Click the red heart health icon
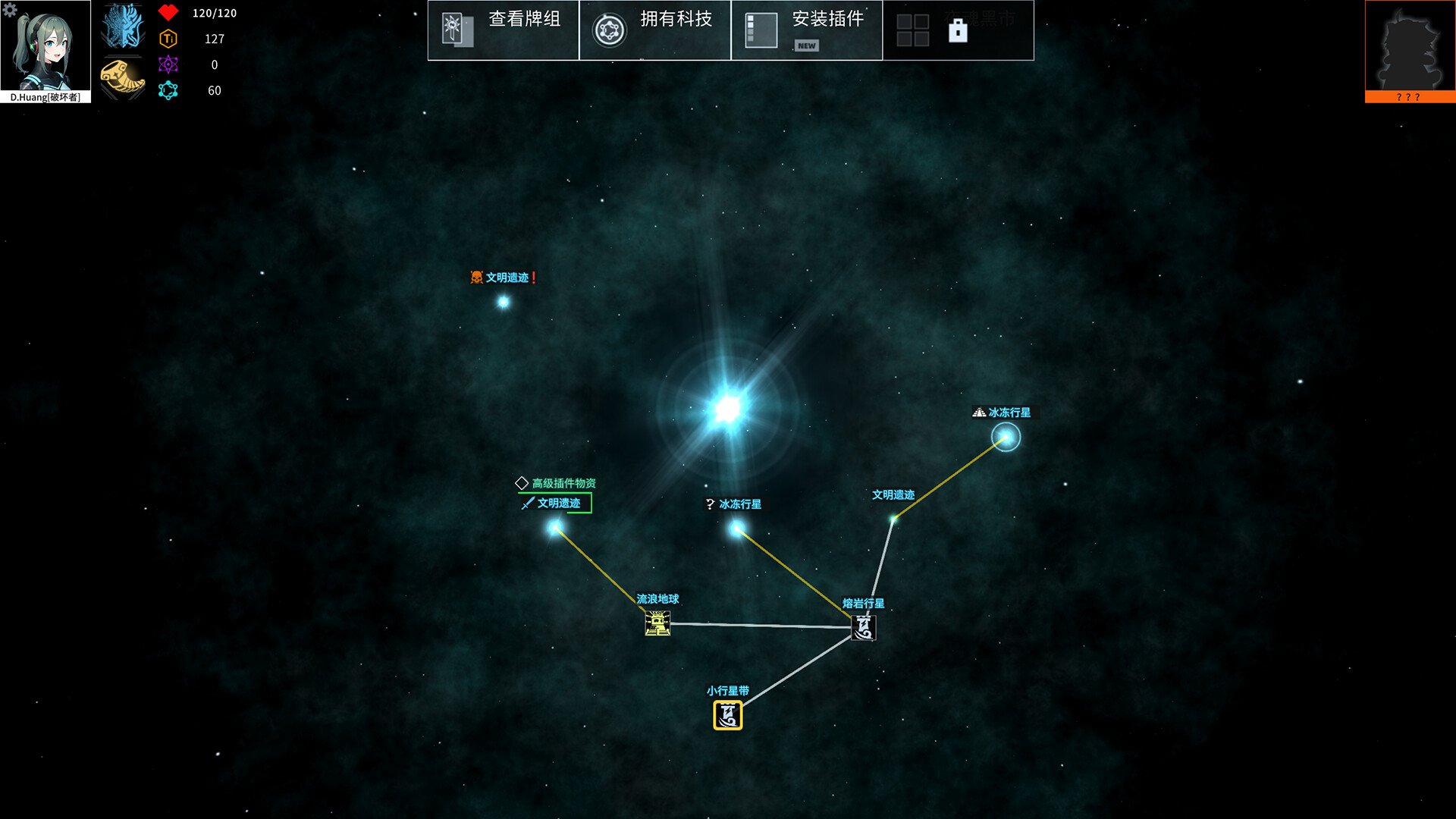 pyautogui.click(x=168, y=12)
